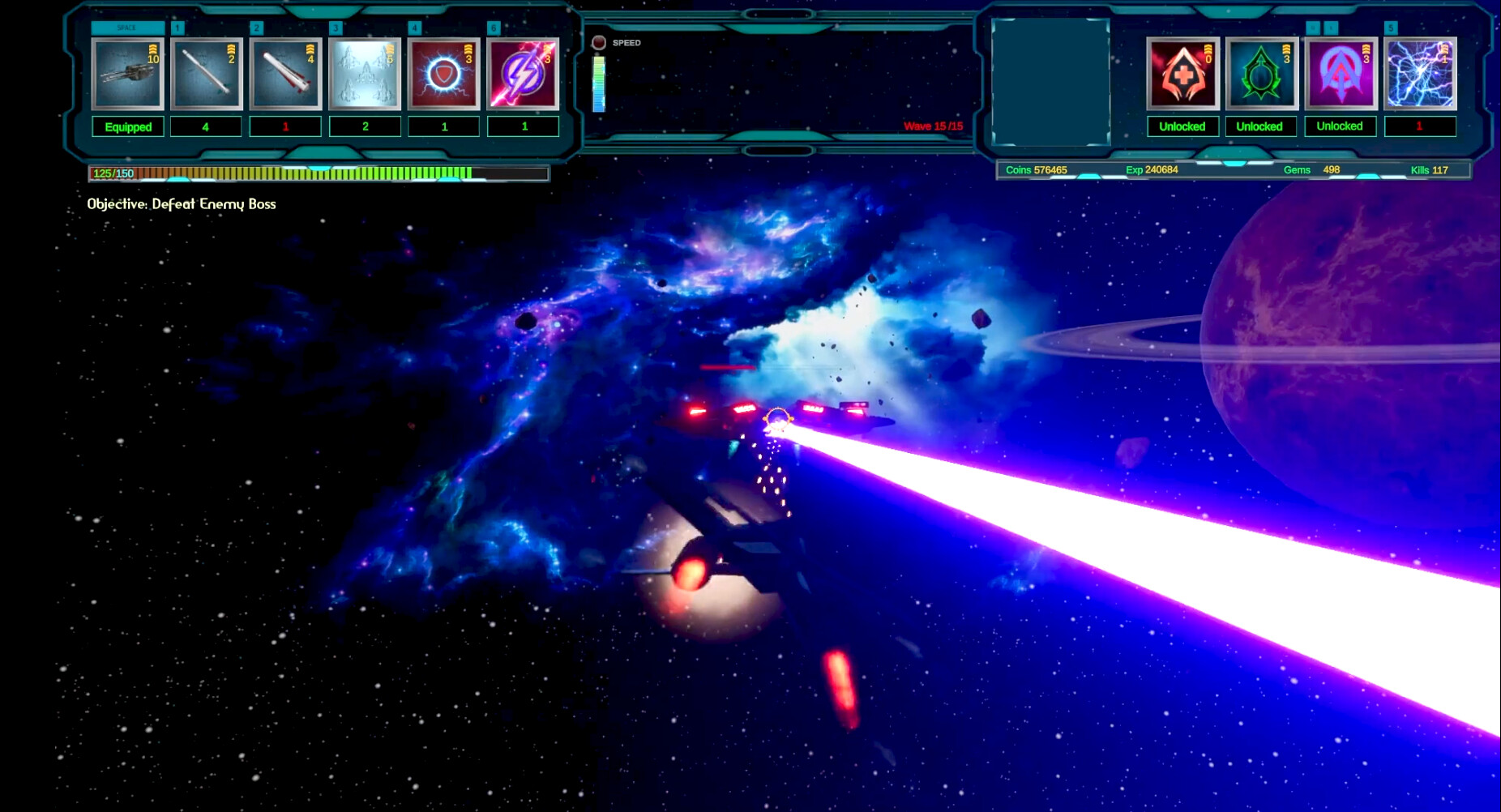Select the purple arrow ability icon
Image resolution: width=1501 pixels, height=812 pixels.
1340,75
